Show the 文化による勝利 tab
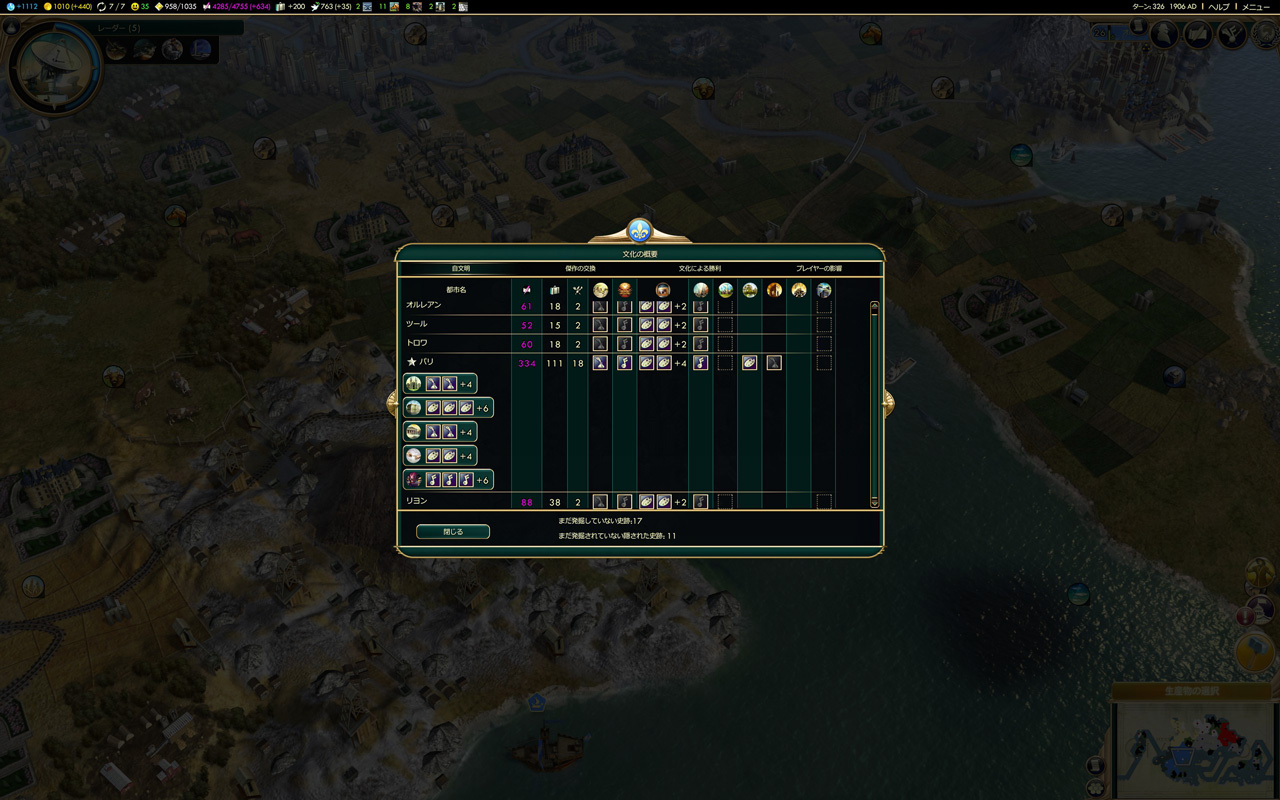Screen dimensions: 1280x800 [700, 269]
